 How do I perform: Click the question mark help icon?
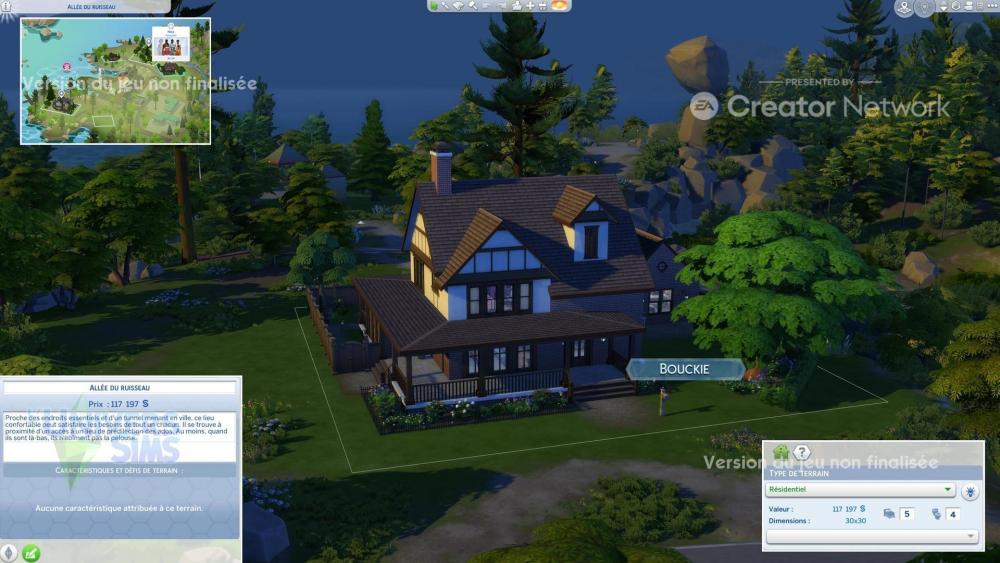click(801, 453)
